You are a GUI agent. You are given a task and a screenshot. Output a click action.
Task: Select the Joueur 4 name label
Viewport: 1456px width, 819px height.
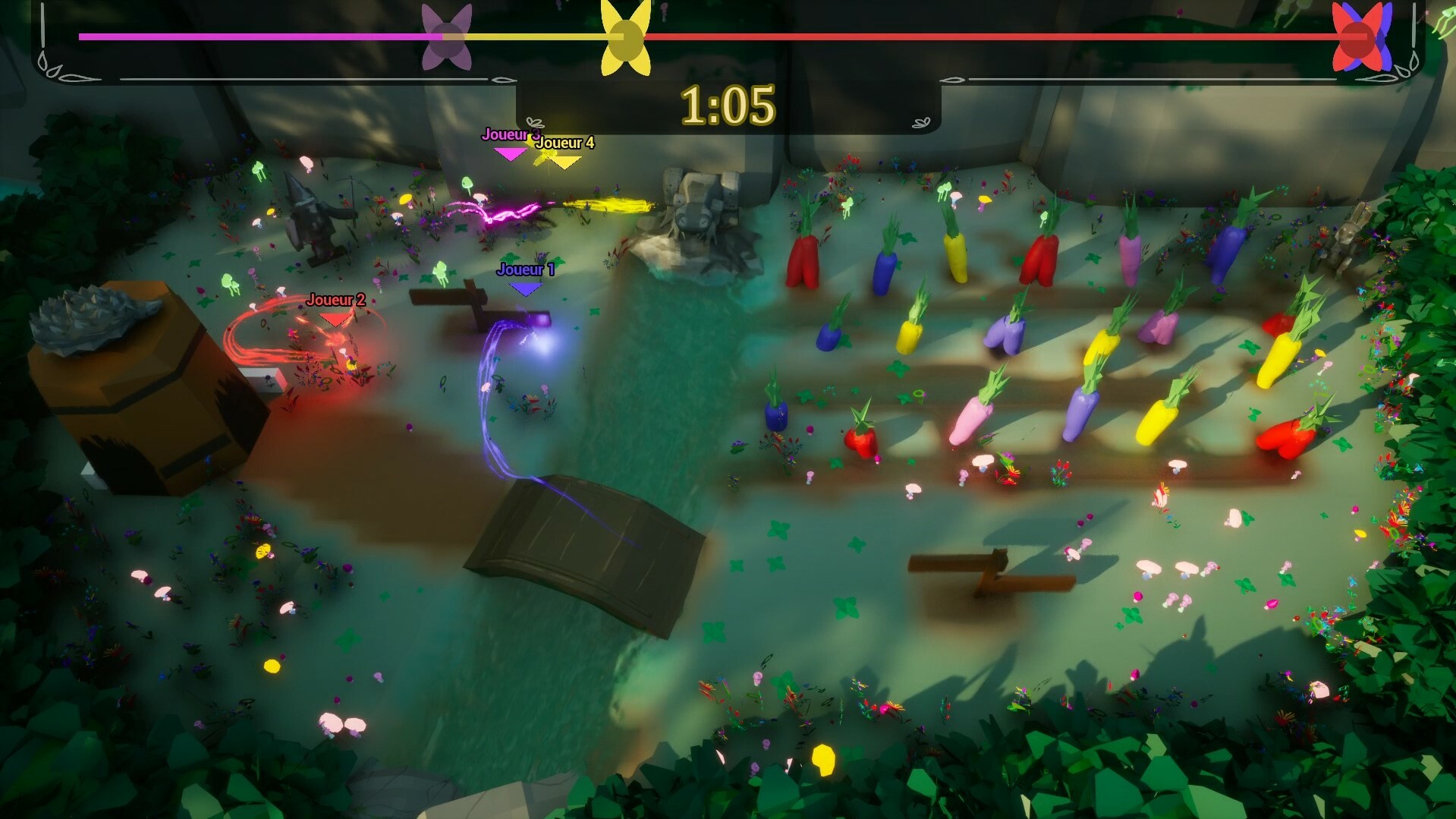(x=564, y=141)
